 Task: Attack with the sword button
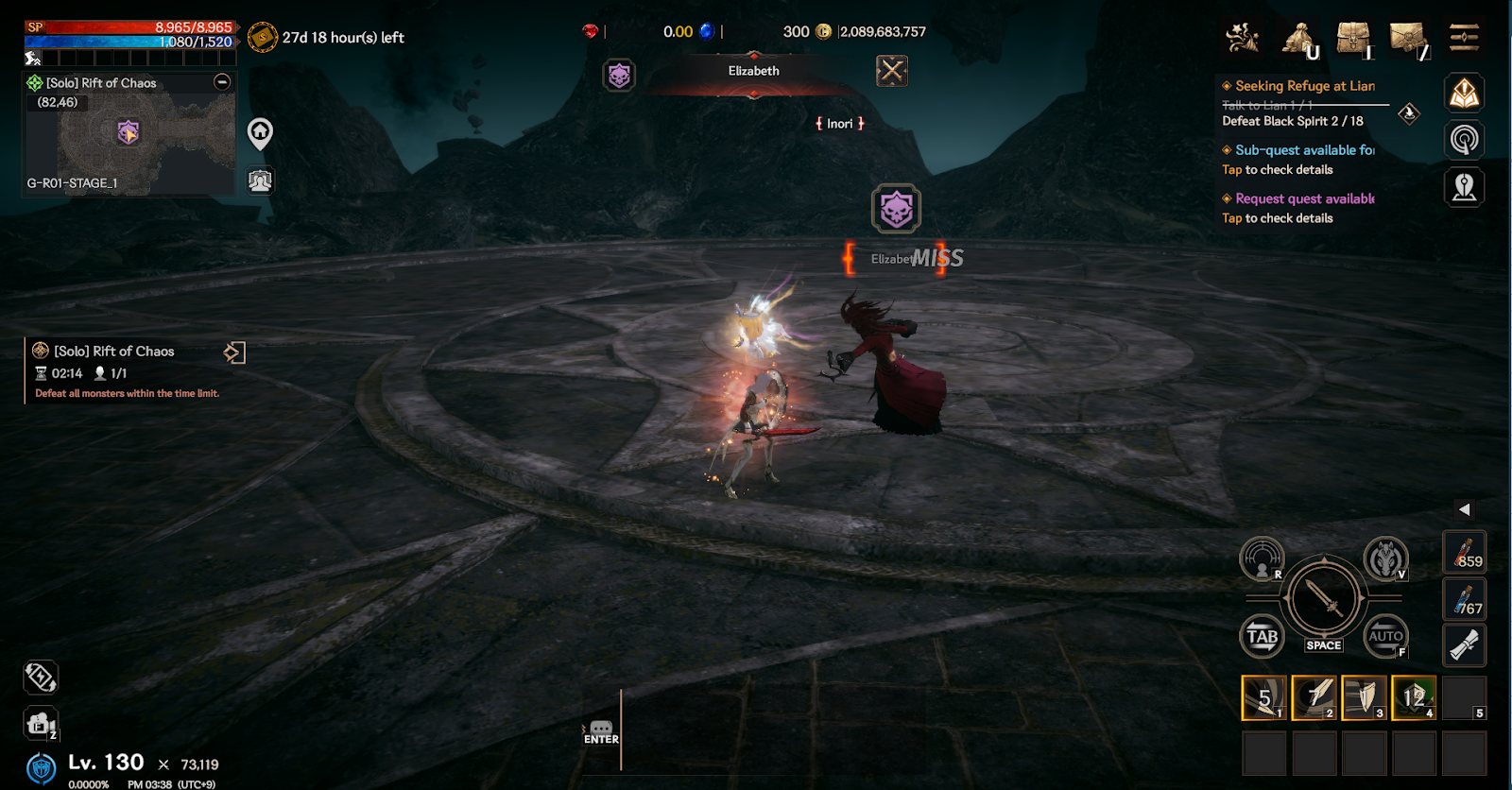1323,599
